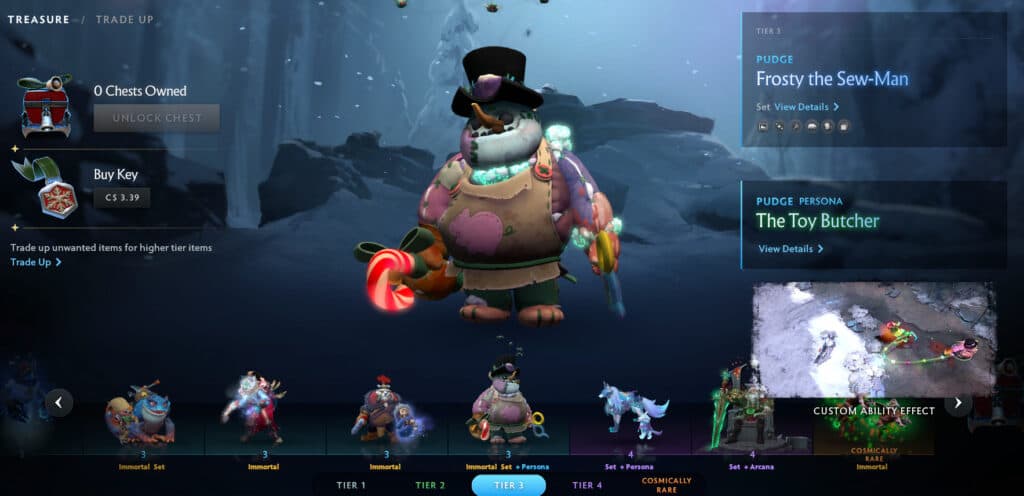Screen dimensions: 1024x496
Task: Show the Tier 2 rewards
Action: point(430,485)
